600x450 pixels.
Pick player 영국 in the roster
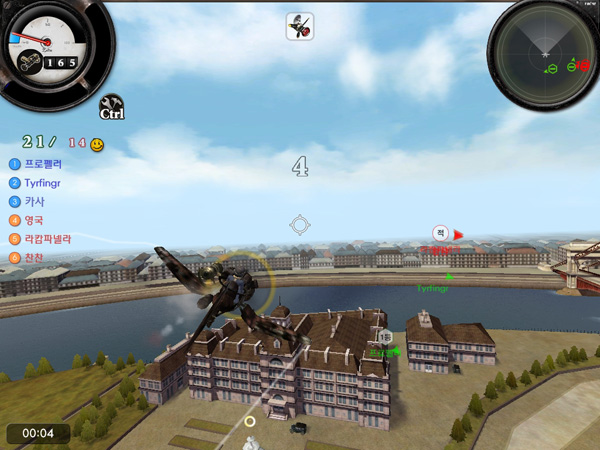click(x=34, y=220)
